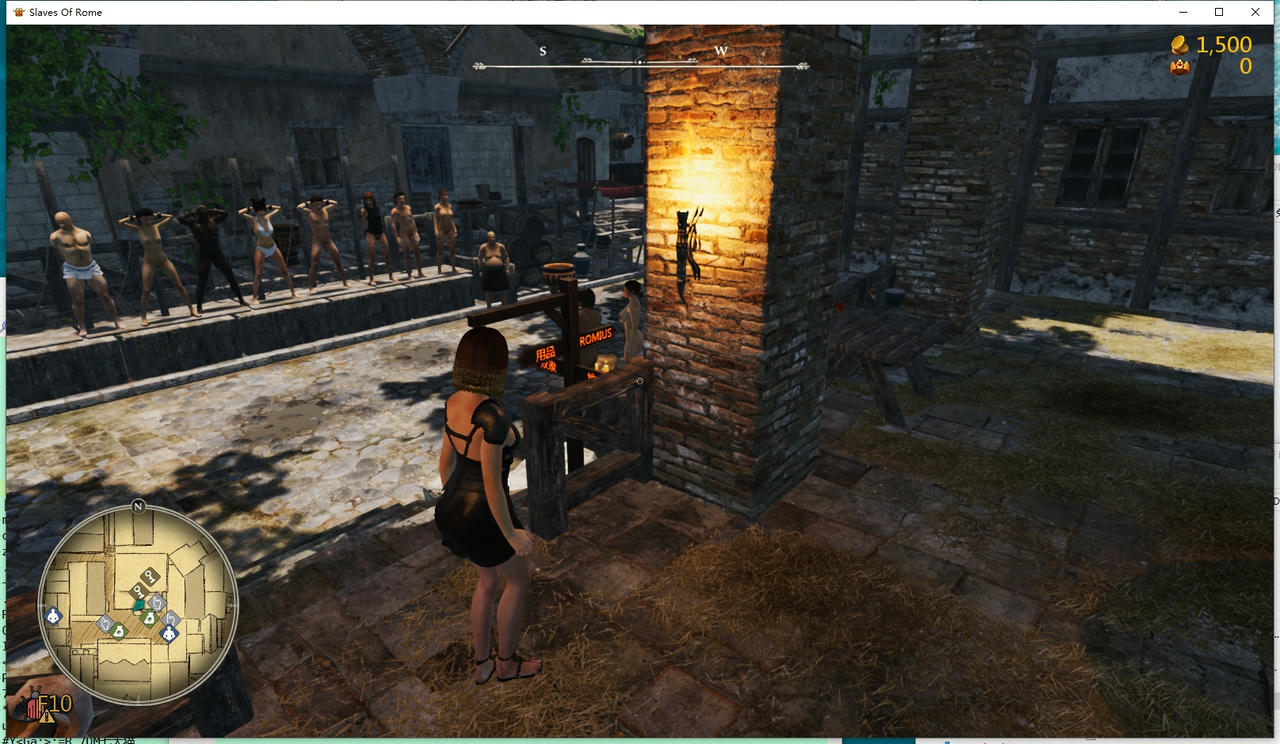Screen dimensions: 1280x744
Task: Click the blue slave figure minimap marker
Action: (169, 632)
